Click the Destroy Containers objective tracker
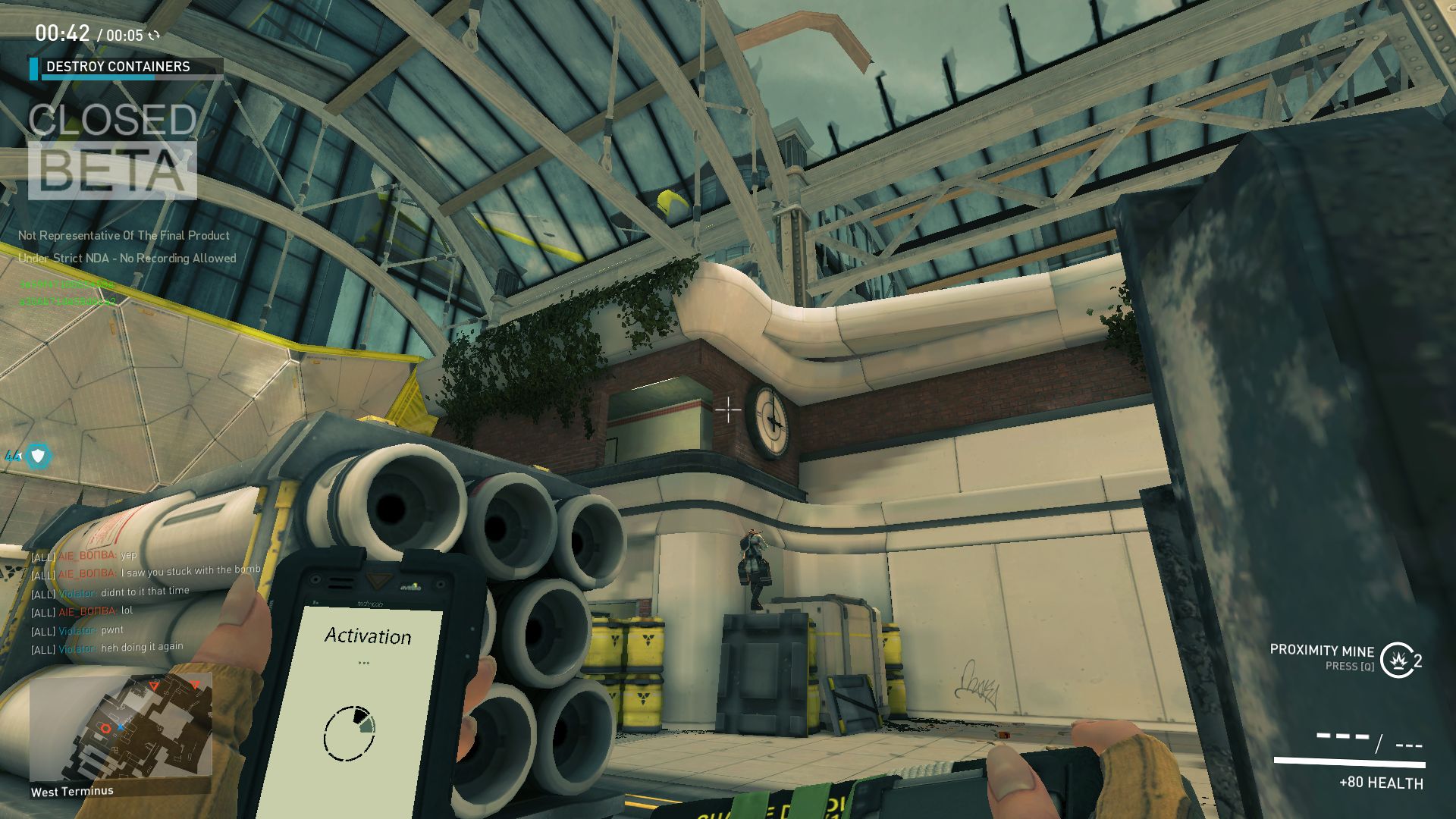 (x=126, y=67)
